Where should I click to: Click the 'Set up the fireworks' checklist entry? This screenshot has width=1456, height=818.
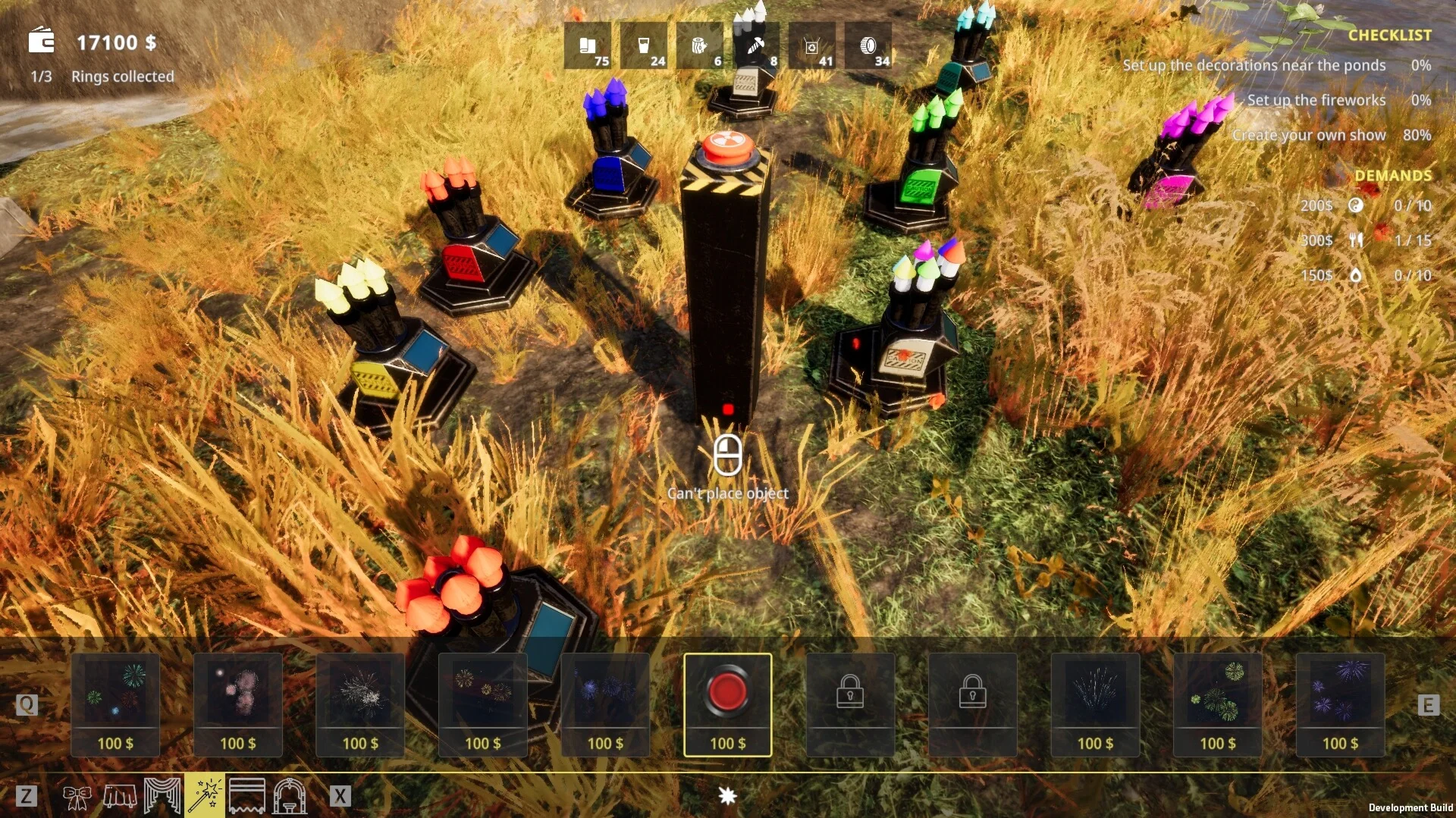click(x=1316, y=100)
